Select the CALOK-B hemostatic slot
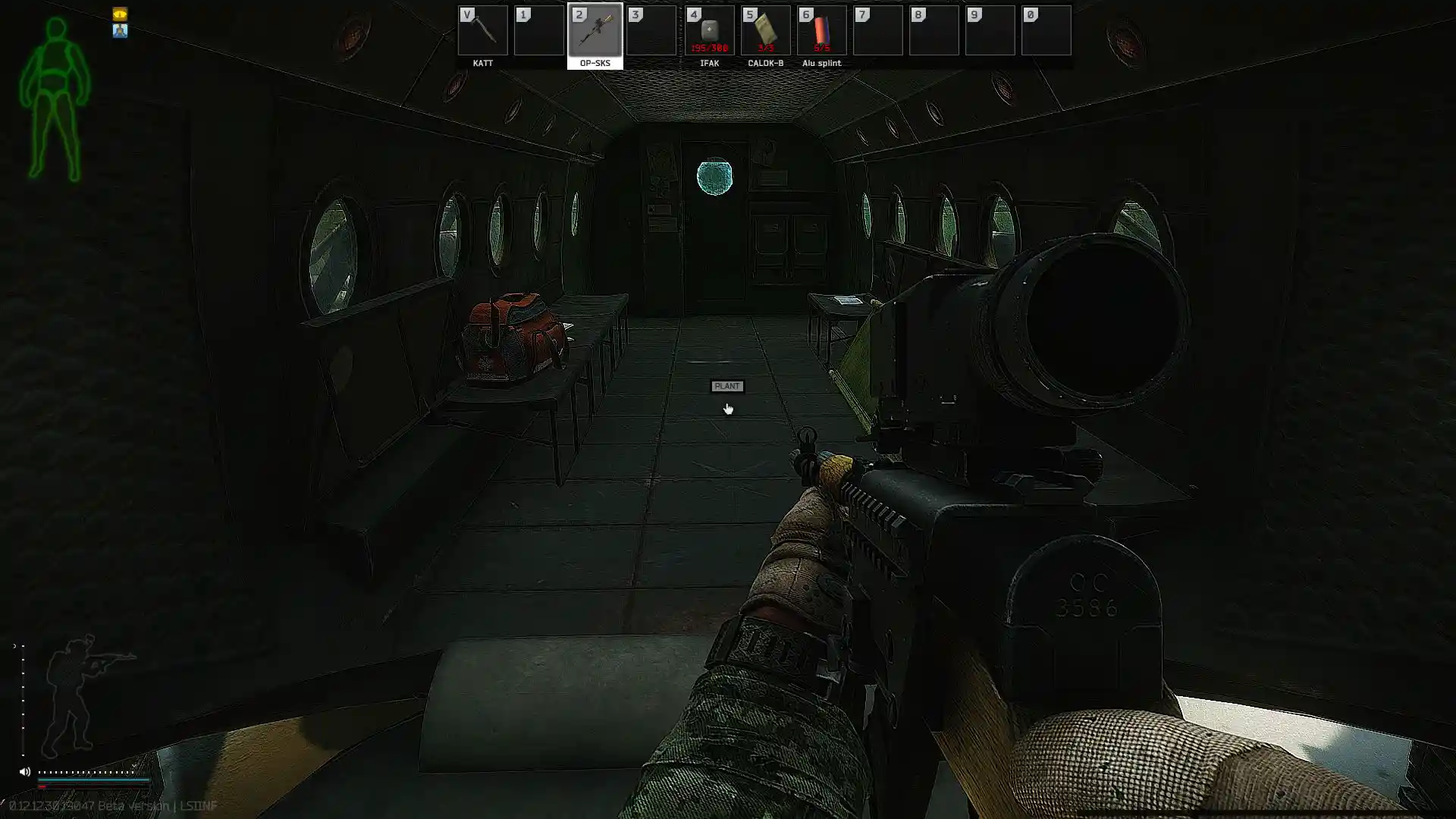The width and height of the screenshot is (1456, 819). point(765,31)
